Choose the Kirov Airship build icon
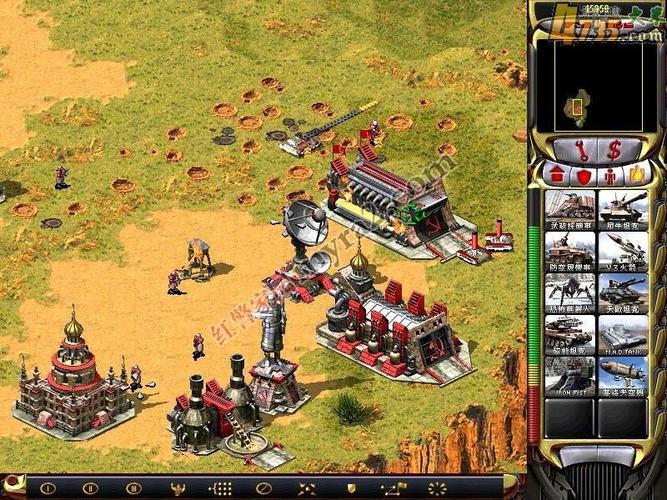The height and width of the screenshot is (500, 667). click(623, 374)
